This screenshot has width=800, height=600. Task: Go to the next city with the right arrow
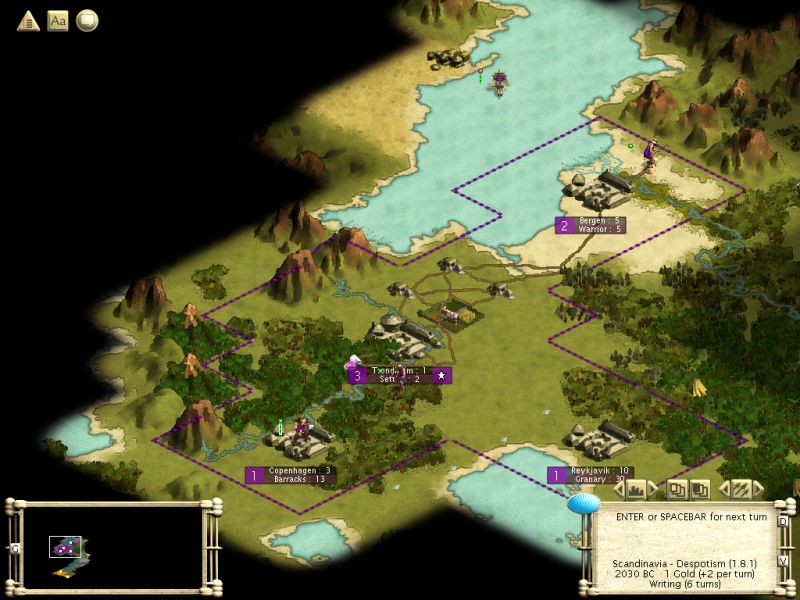pyautogui.click(x=655, y=489)
